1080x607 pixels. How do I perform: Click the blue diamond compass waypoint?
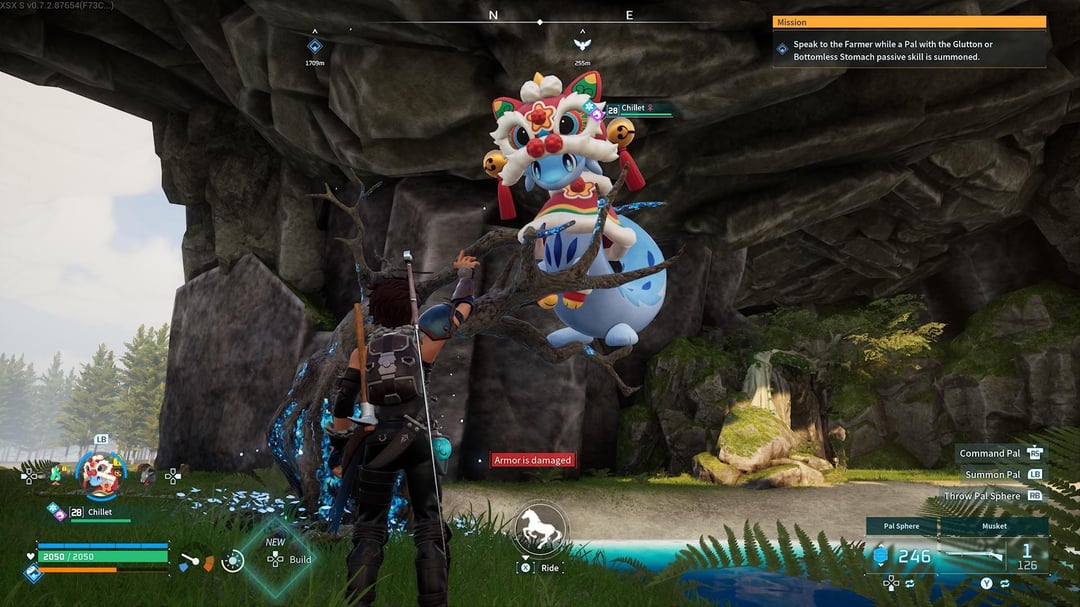pyautogui.click(x=315, y=46)
